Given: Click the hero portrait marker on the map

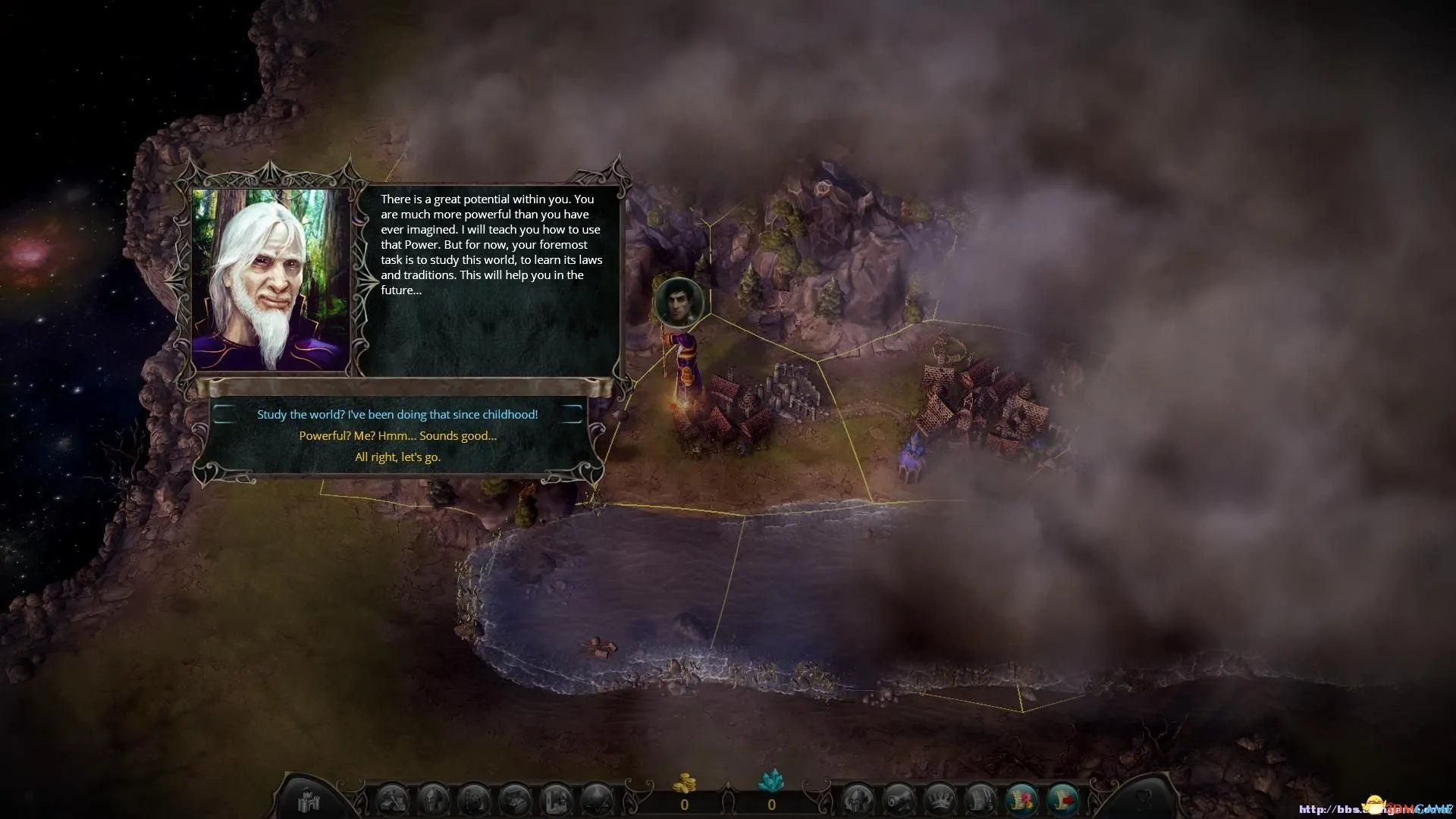Looking at the screenshot, I should [679, 302].
